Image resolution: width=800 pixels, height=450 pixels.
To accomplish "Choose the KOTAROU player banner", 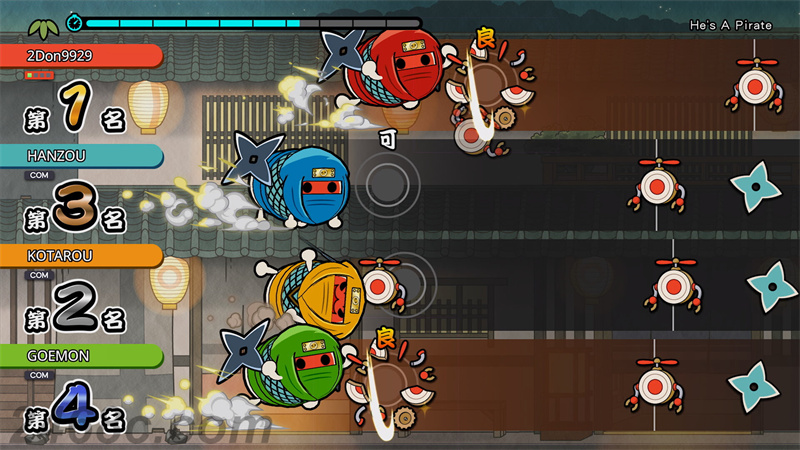I will (80, 256).
